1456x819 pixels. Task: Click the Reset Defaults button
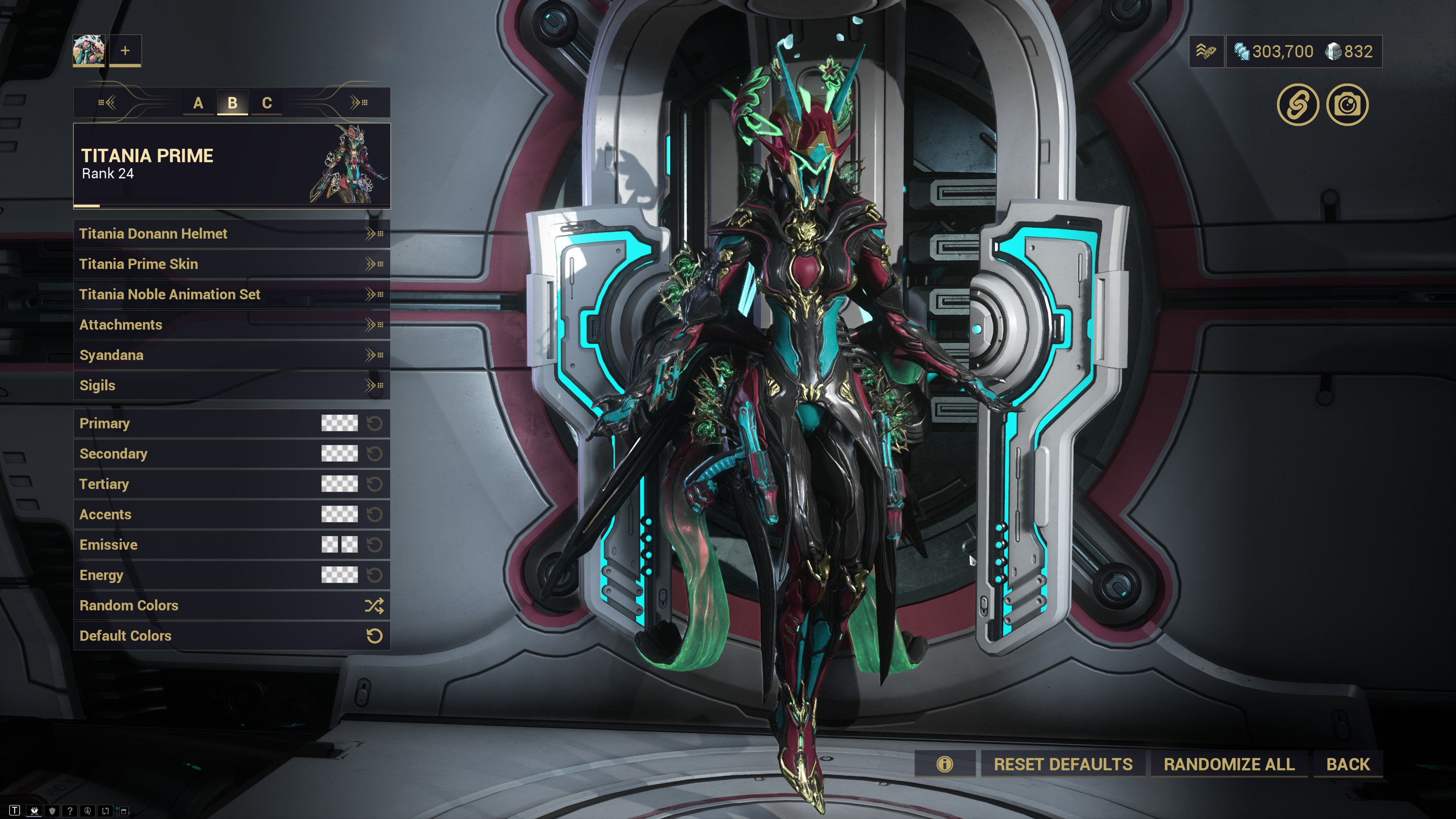tap(1062, 764)
